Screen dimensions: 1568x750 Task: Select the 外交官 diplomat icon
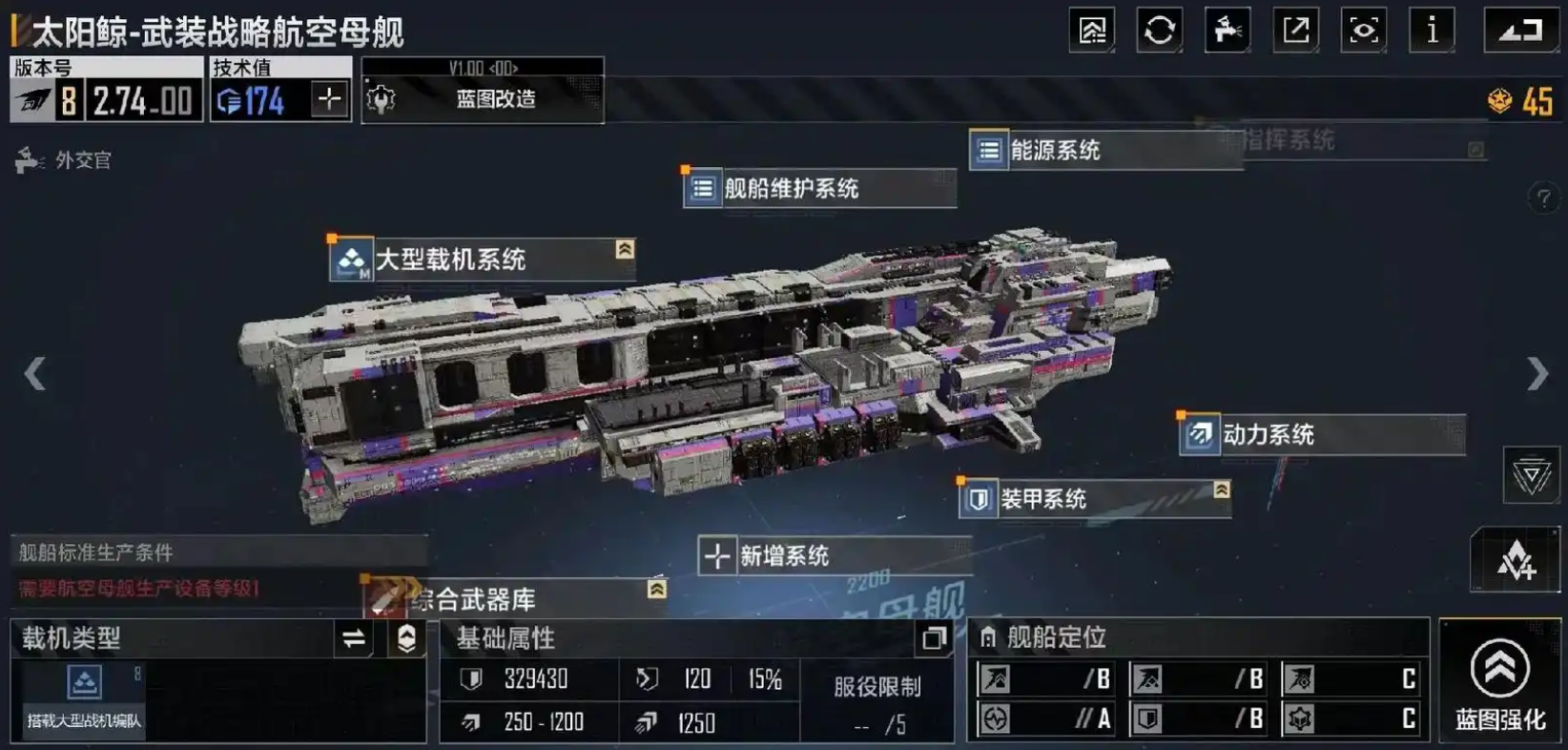point(29,159)
